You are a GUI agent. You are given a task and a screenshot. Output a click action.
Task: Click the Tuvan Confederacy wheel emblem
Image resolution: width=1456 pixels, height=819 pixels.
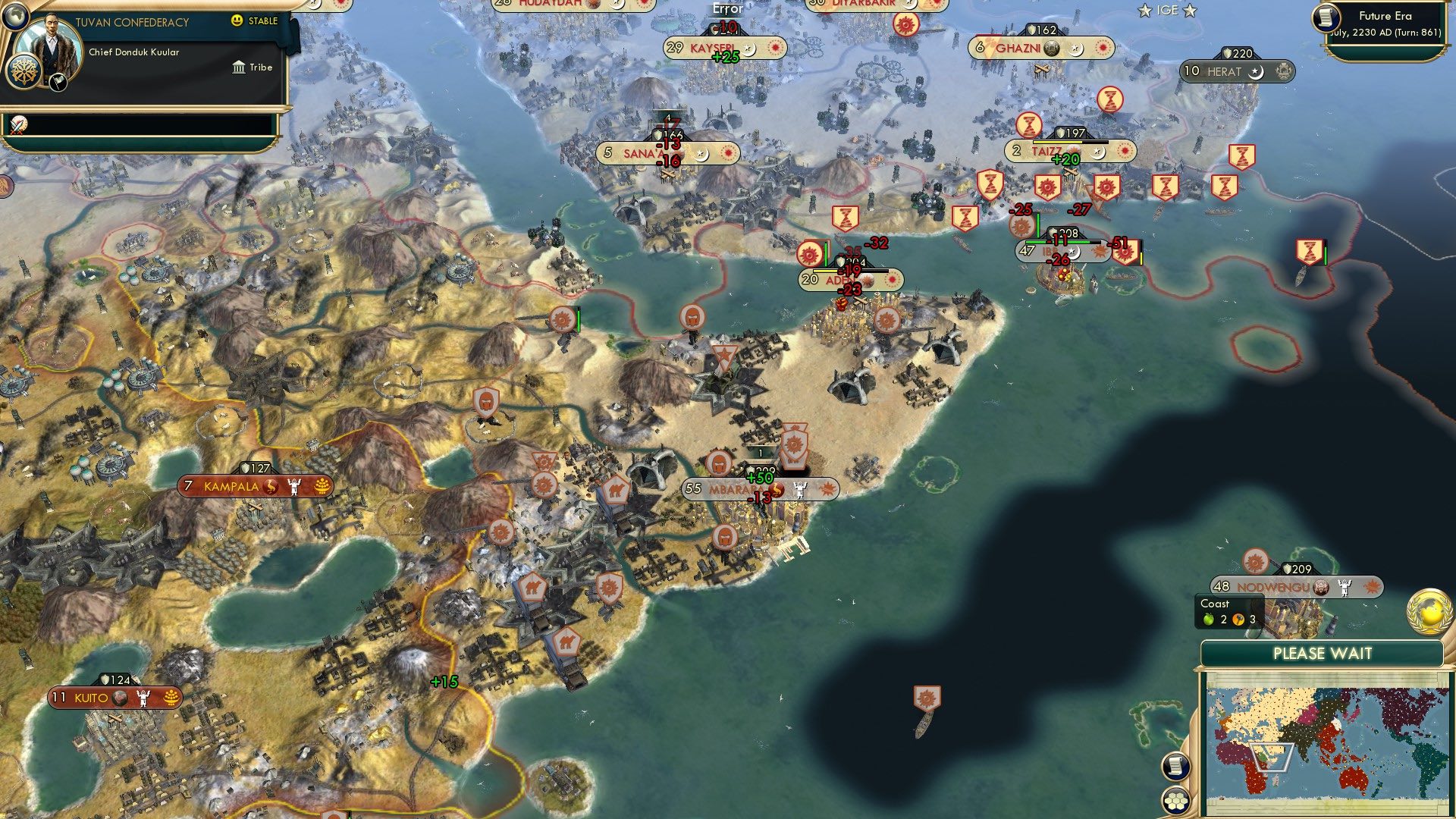[x=25, y=73]
